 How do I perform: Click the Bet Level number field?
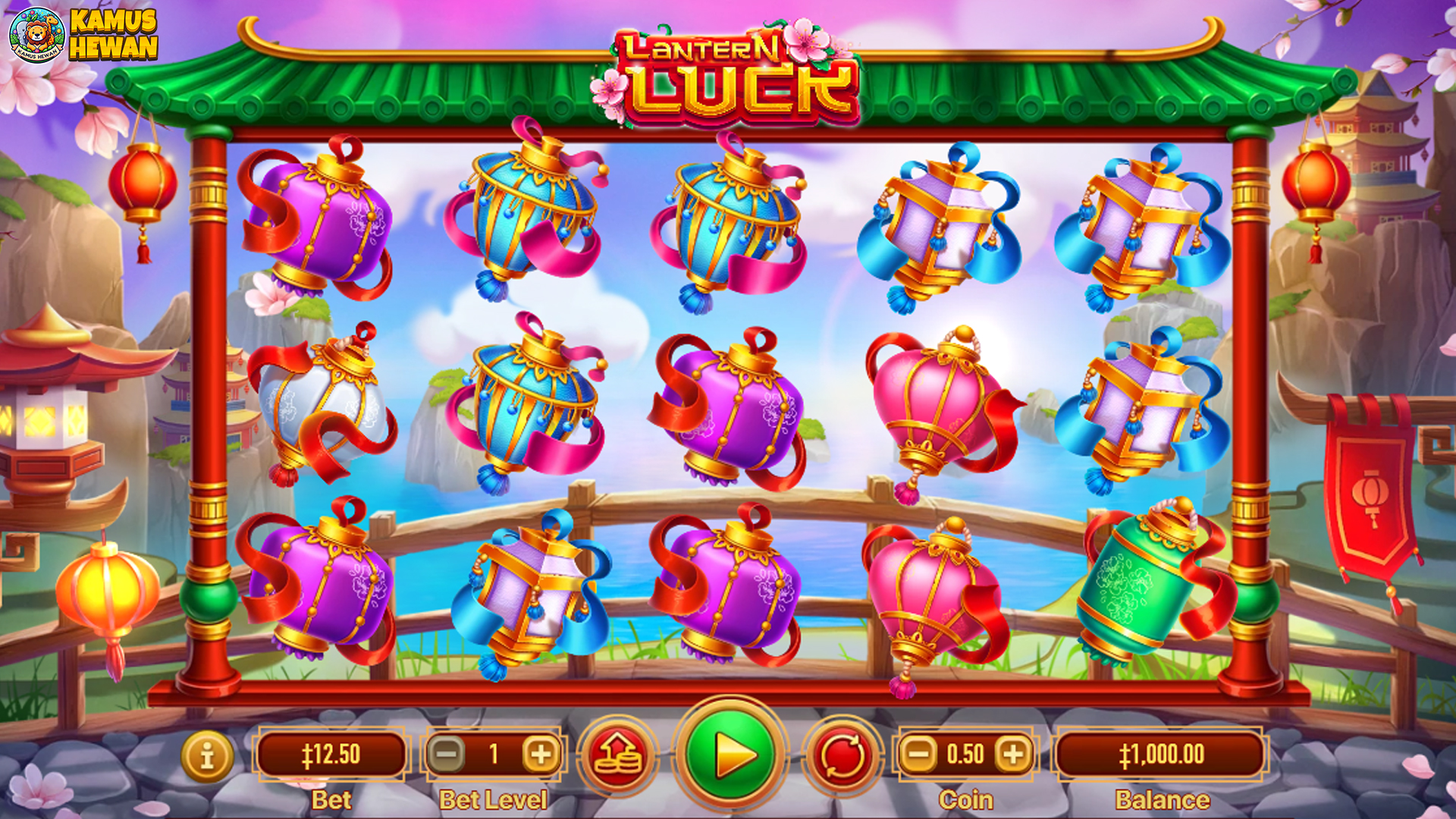pyautogui.click(x=494, y=754)
